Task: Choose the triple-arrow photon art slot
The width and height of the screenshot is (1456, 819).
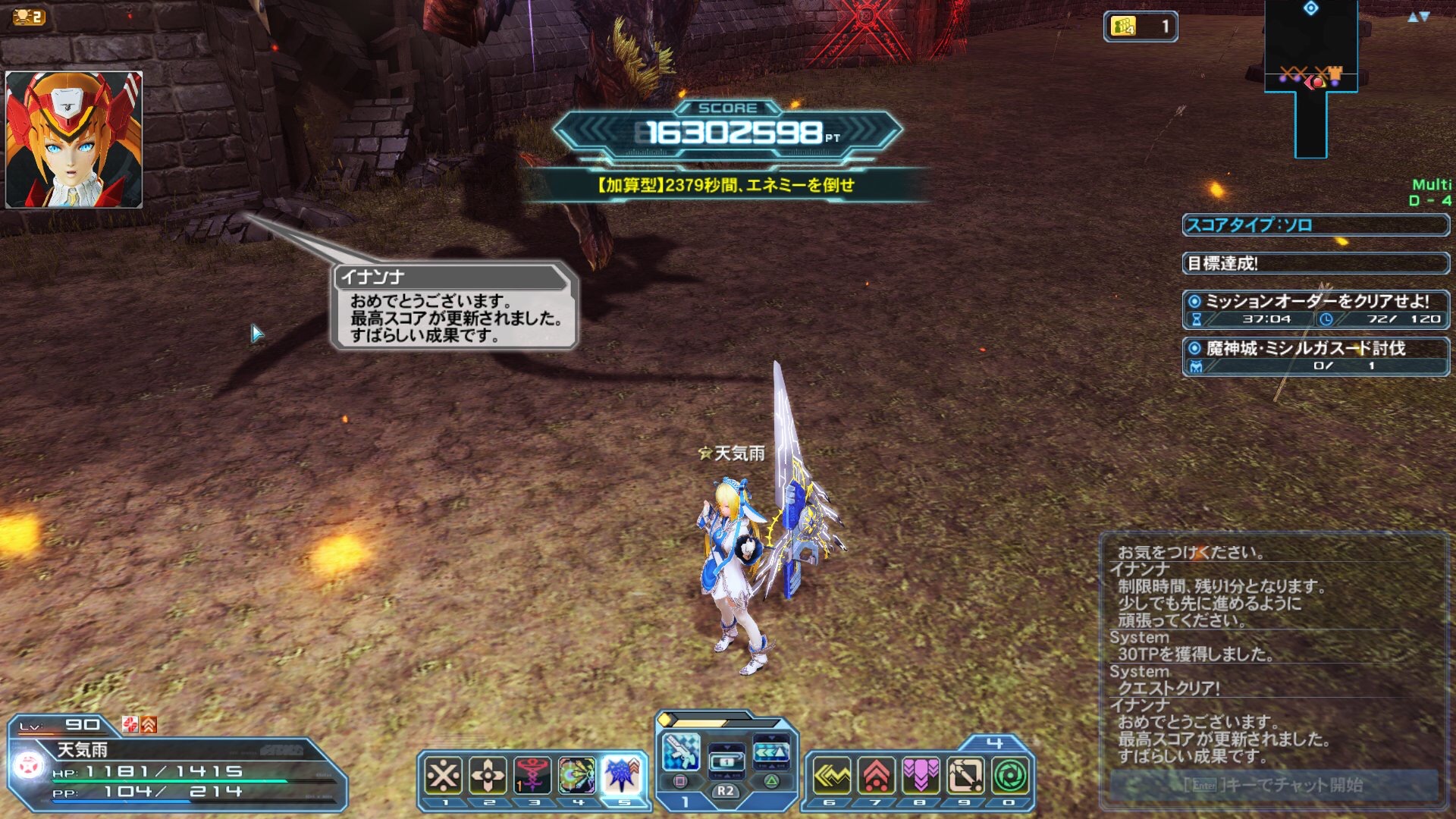Action: pos(771,752)
